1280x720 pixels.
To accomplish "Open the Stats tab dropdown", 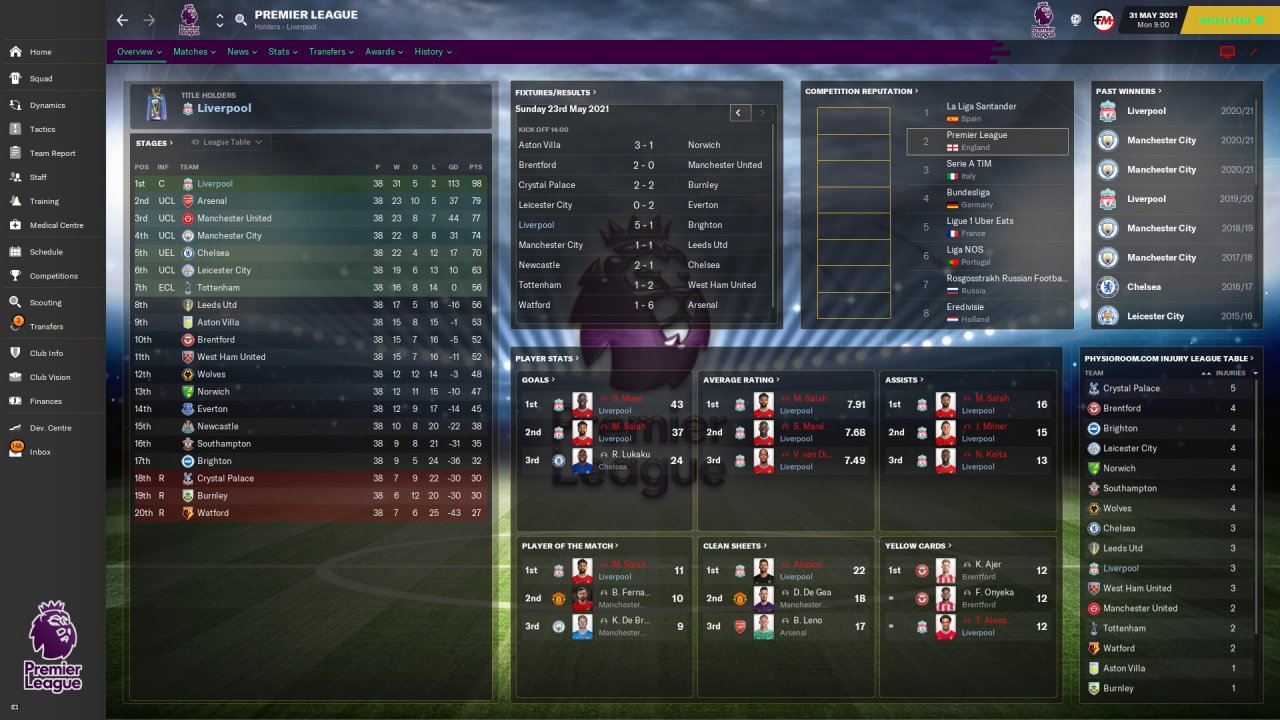I will coord(283,52).
